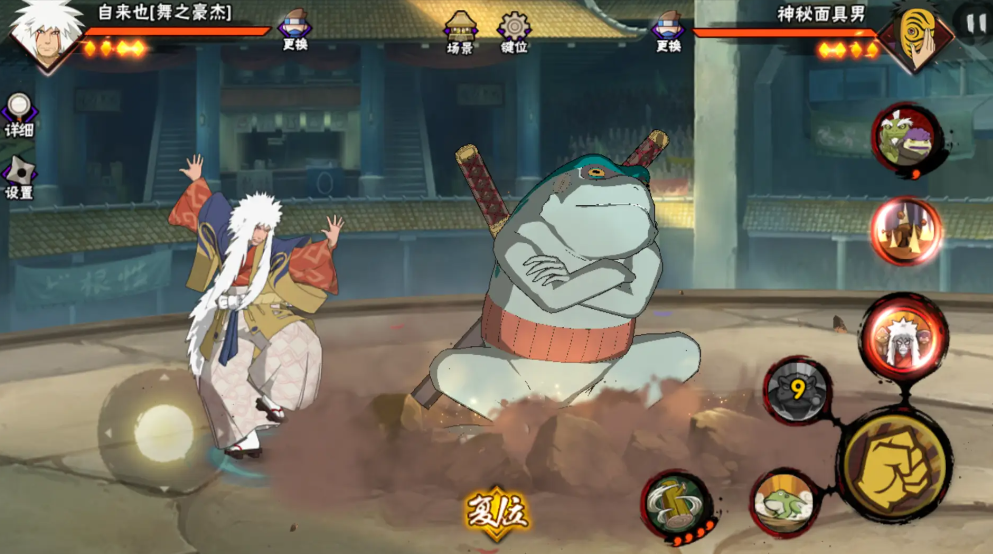Use the skill with number 9 cooldown
993x554 pixels.
pos(797,390)
